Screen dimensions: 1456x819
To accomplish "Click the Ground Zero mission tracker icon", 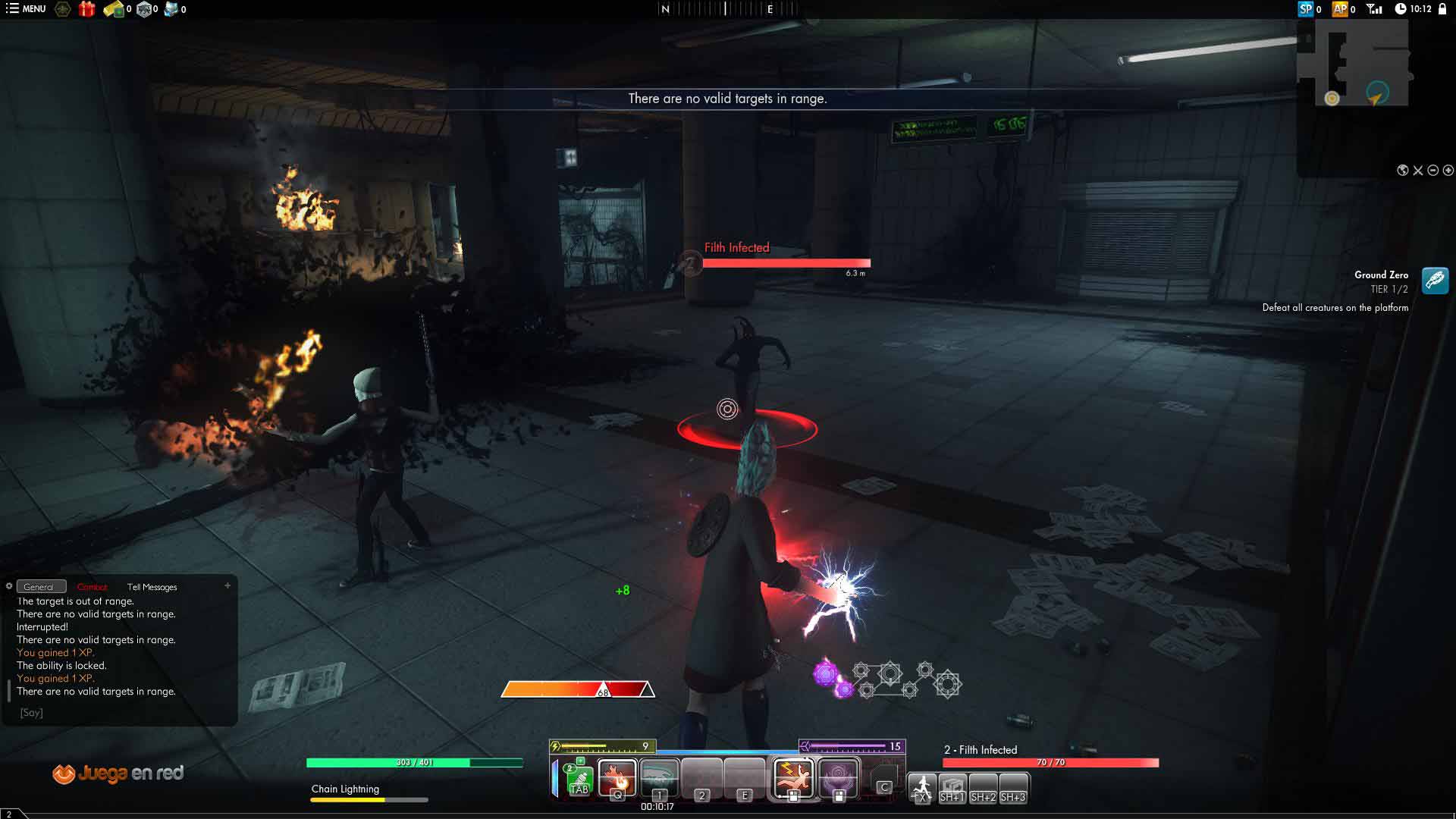I will tap(1435, 281).
